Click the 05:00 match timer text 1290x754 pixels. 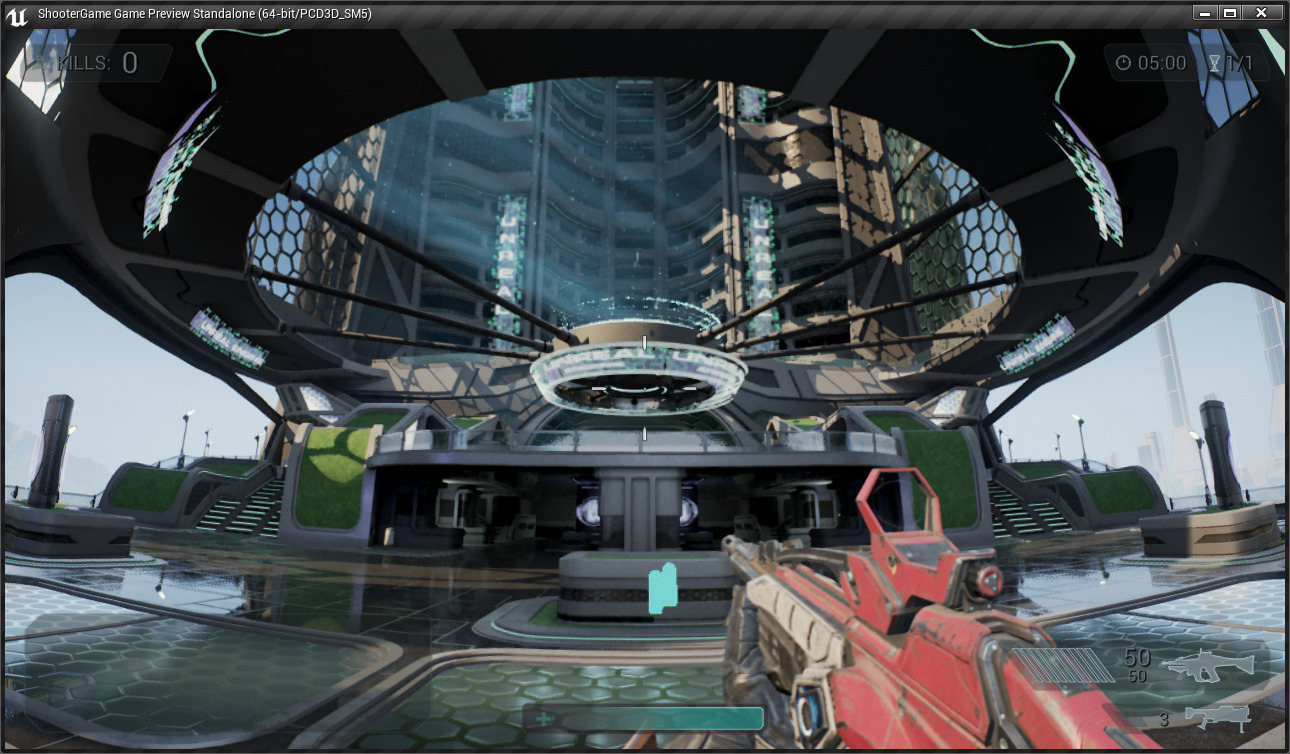(1160, 62)
